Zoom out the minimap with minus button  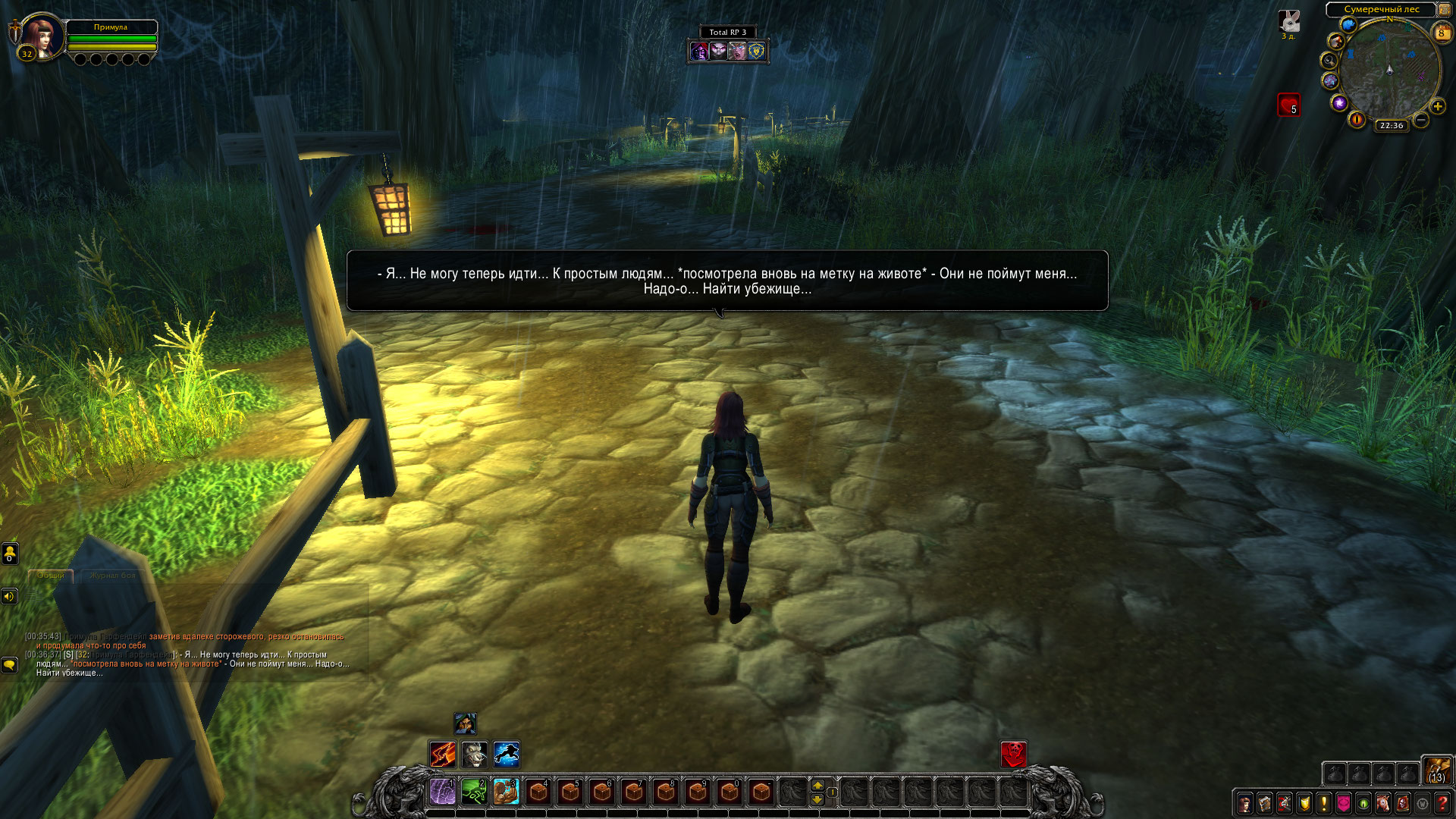coord(1421,120)
